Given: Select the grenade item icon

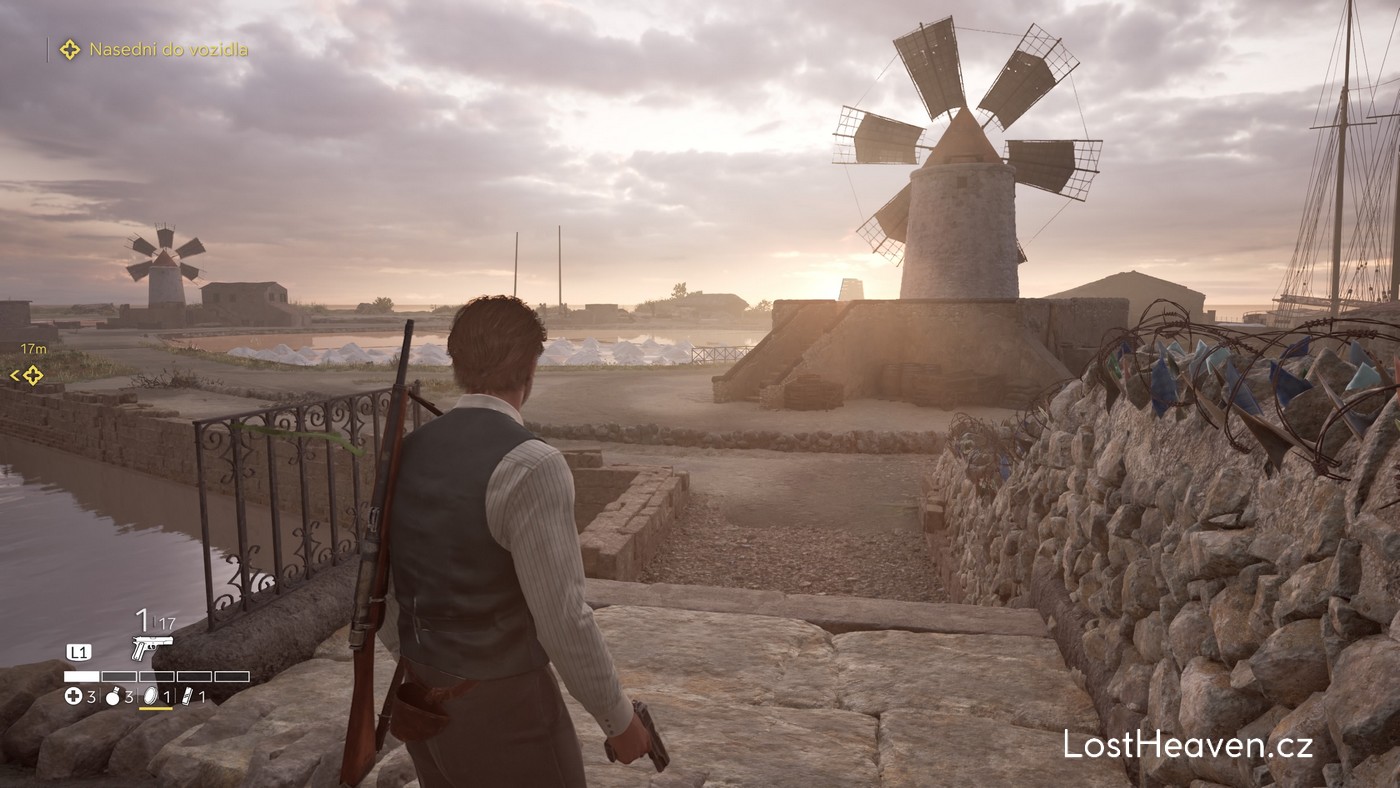Looking at the screenshot, I should [112, 697].
